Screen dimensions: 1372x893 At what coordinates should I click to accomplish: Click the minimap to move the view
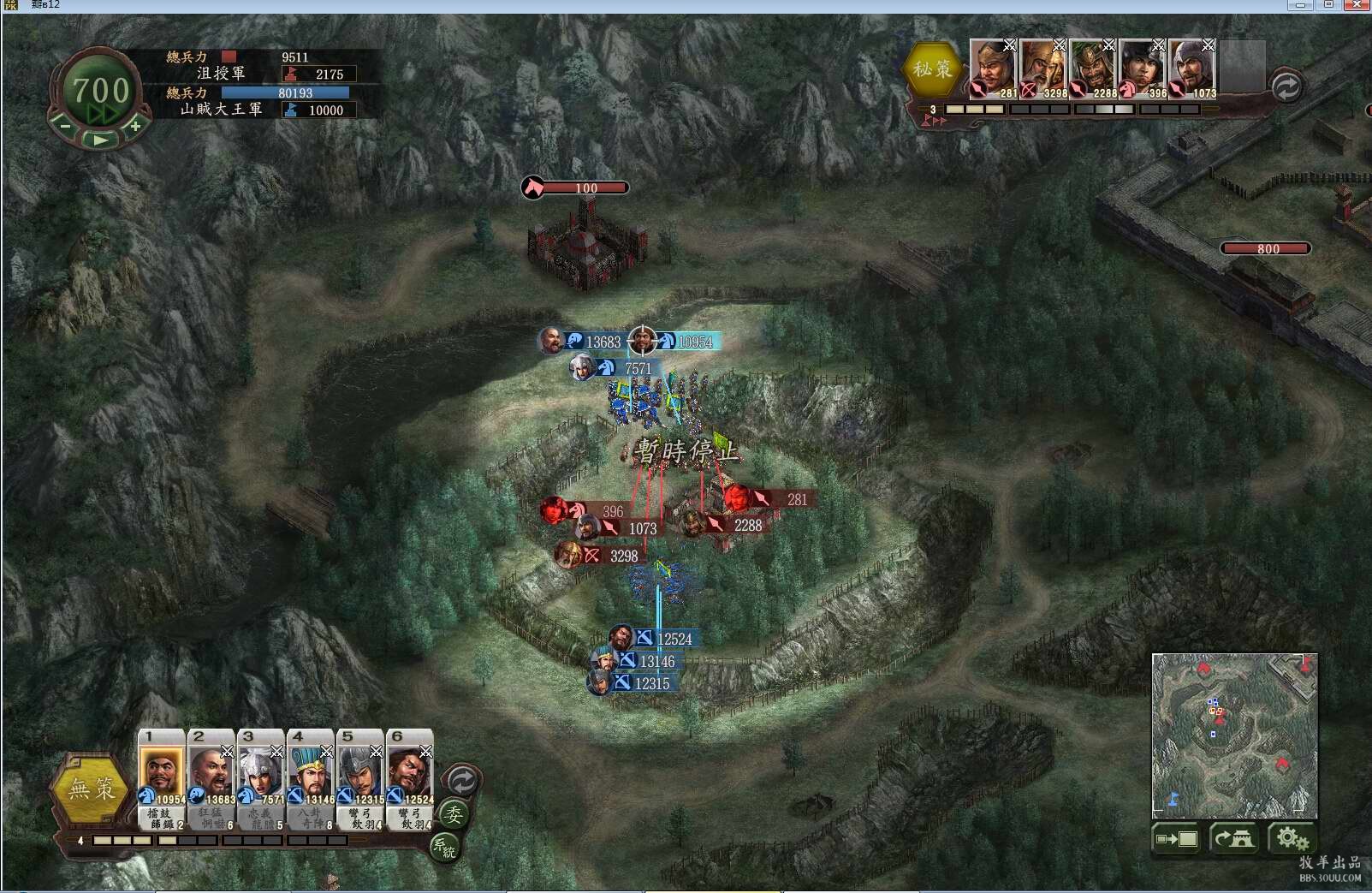point(1233,735)
